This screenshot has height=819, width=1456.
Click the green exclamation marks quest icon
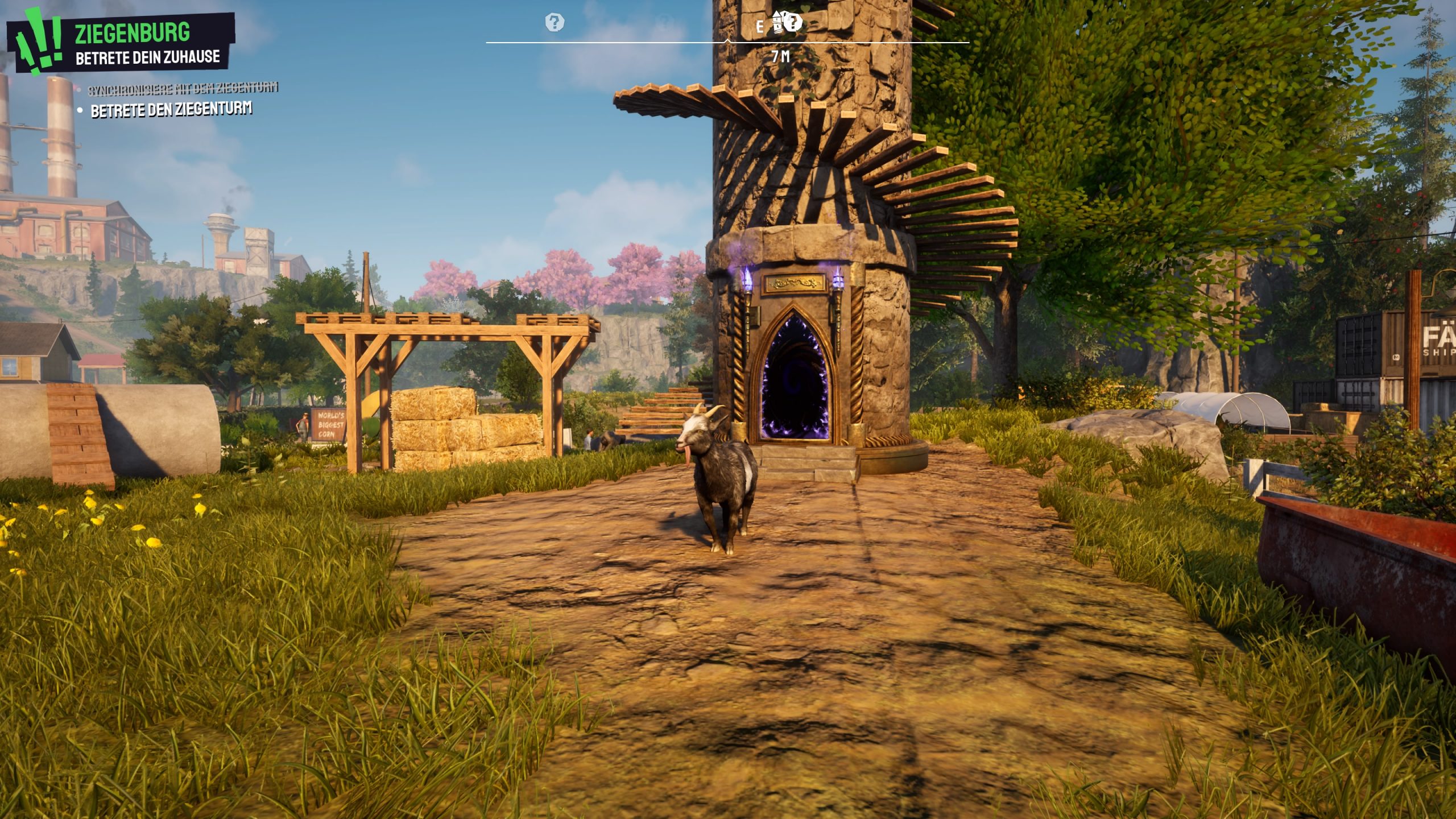(x=39, y=41)
